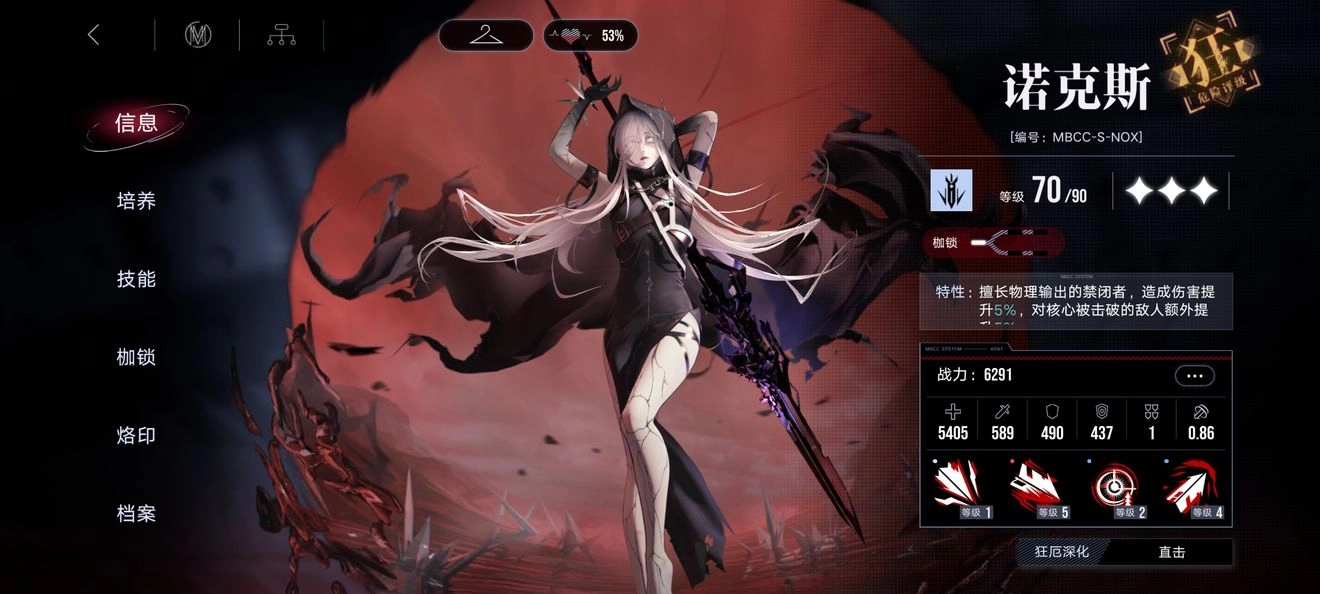Select the level 4 skill icon
The image size is (1320, 594).
pos(1194,491)
